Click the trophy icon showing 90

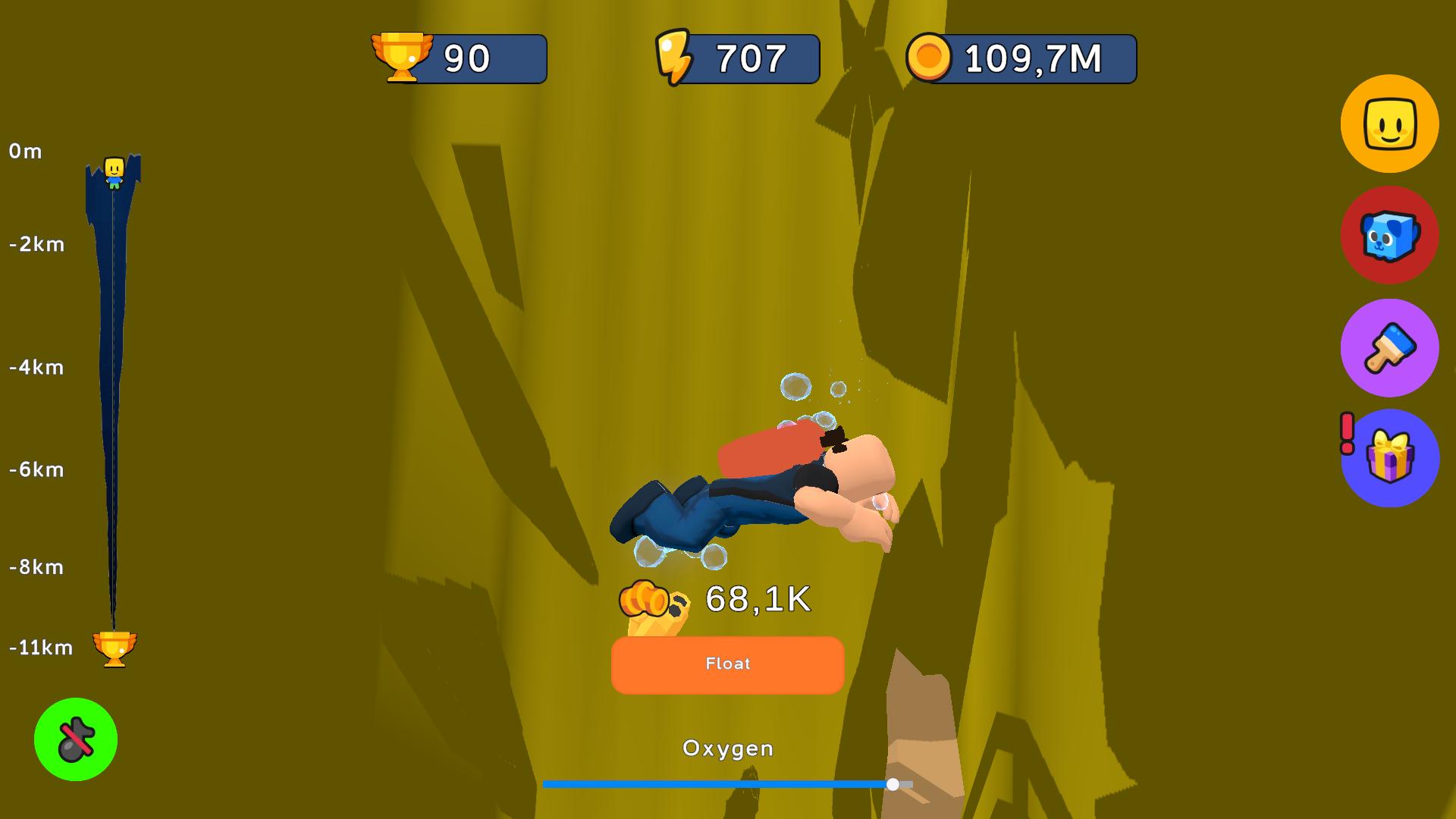click(403, 57)
